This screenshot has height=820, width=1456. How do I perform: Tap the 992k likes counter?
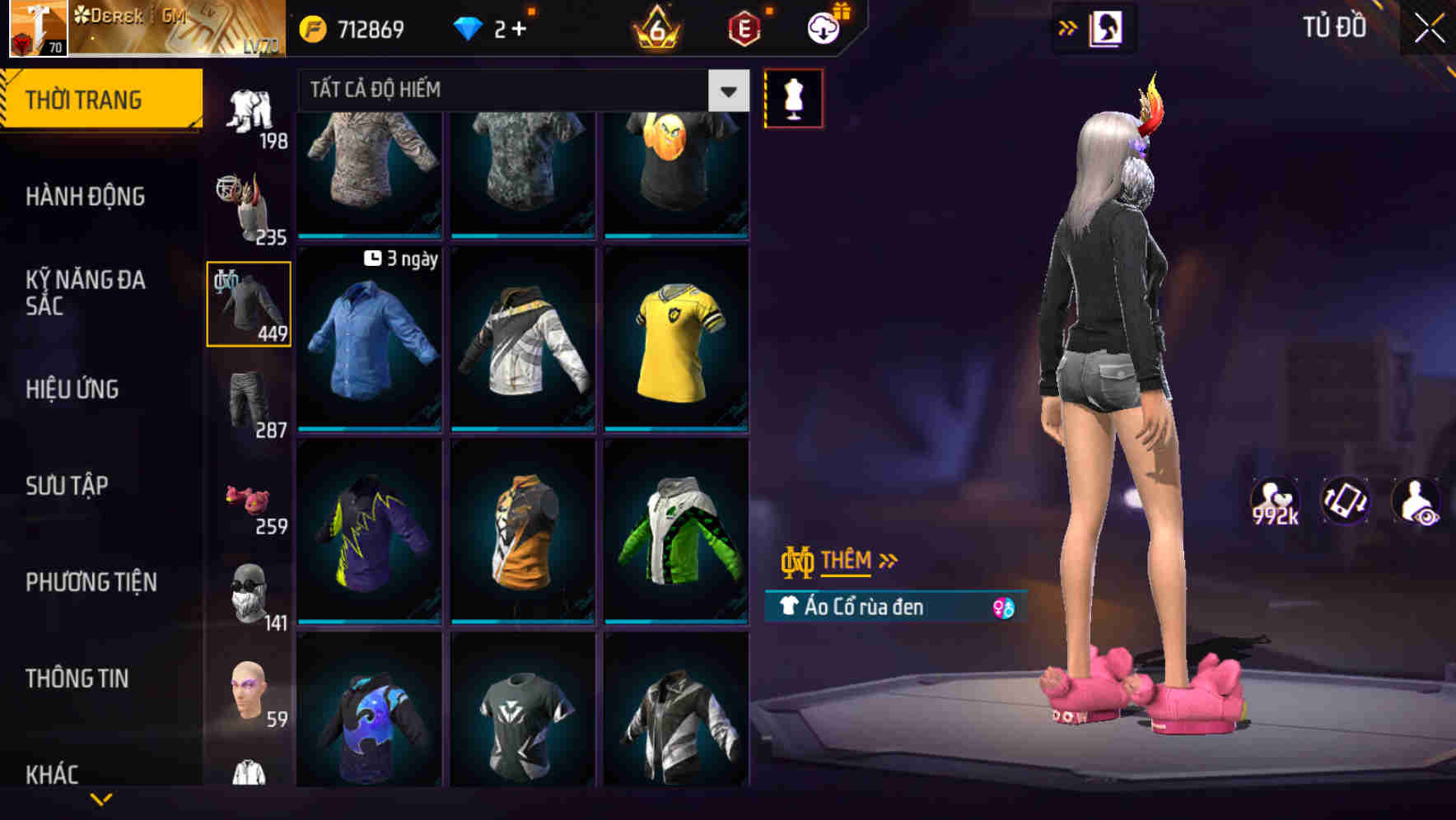point(1275,502)
